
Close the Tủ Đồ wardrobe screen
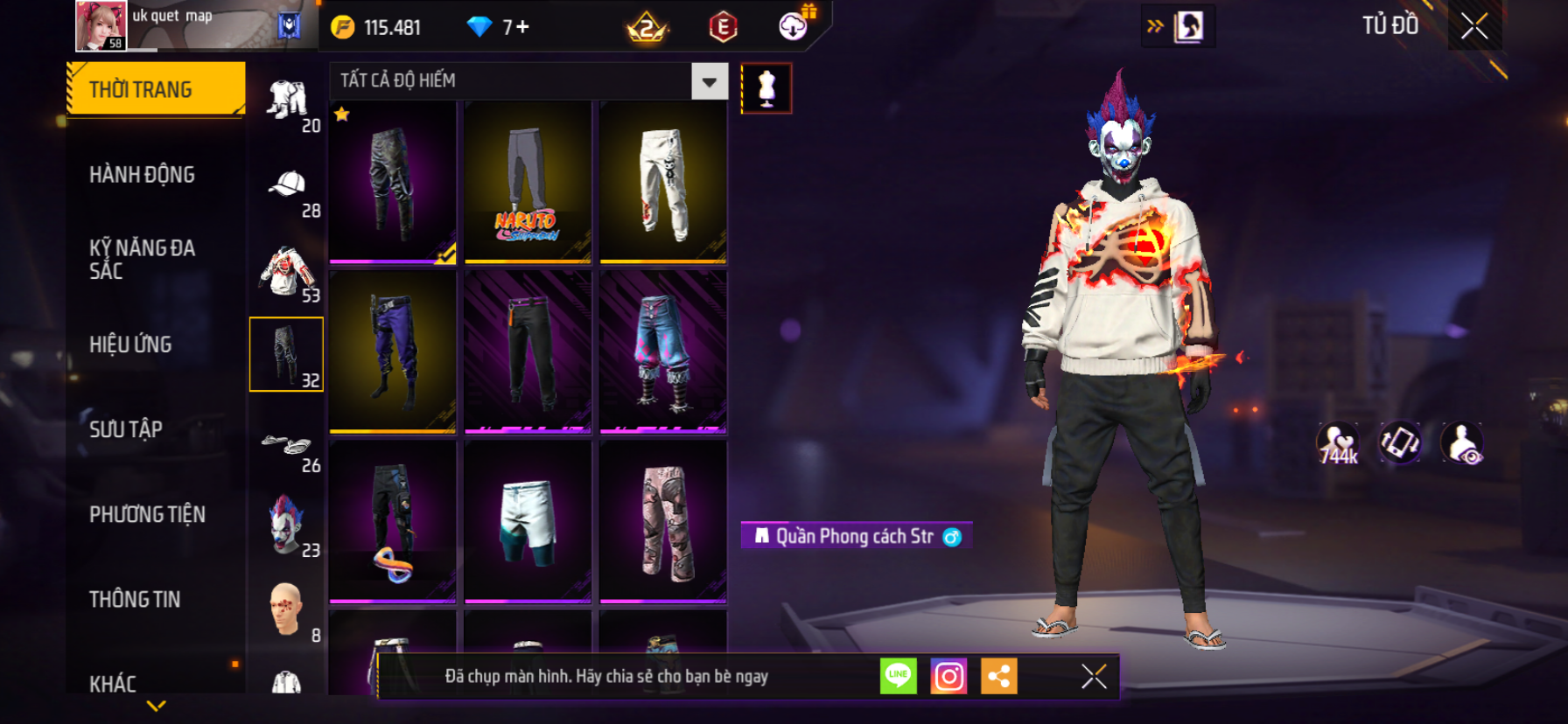(x=1474, y=26)
